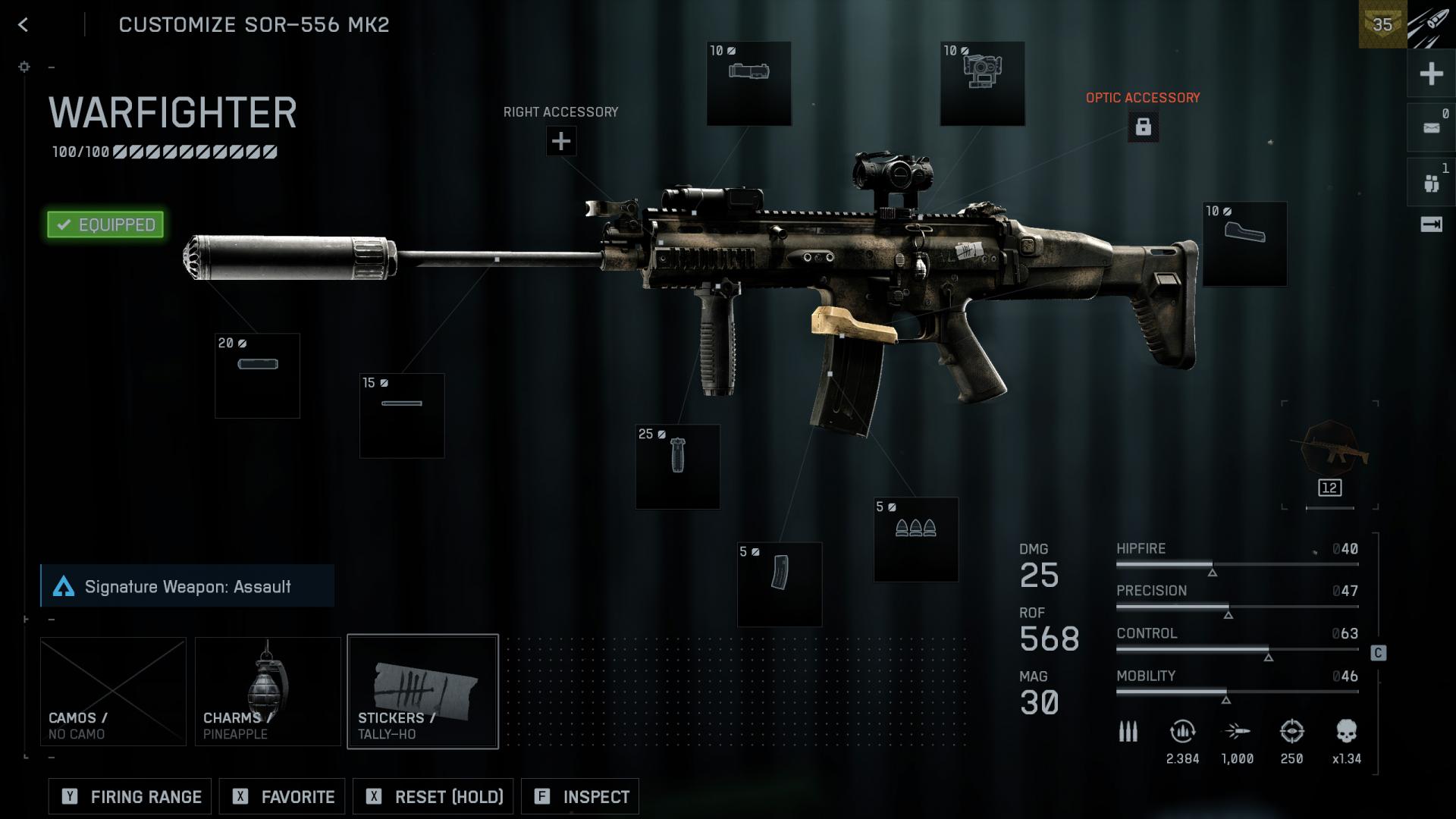Click the Reset (Hold) button
Image resolution: width=1456 pixels, height=819 pixels.
point(433,796)
